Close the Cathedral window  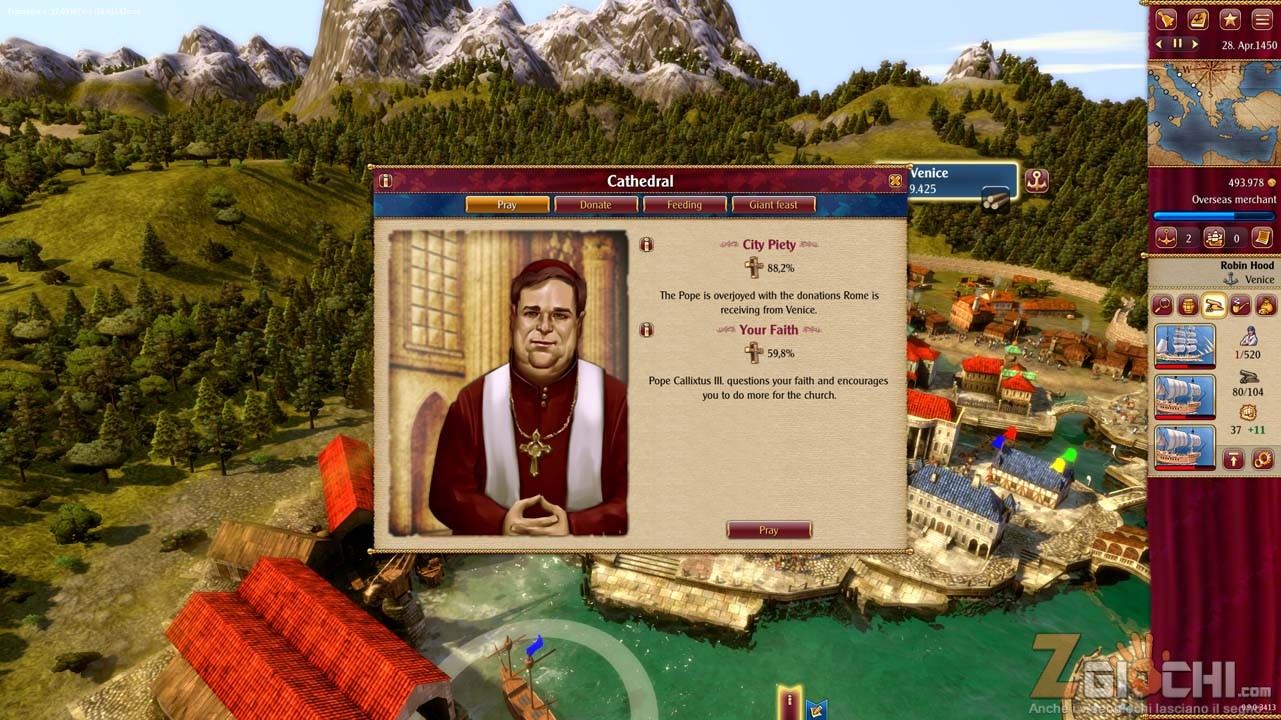(x=895, y=181)
